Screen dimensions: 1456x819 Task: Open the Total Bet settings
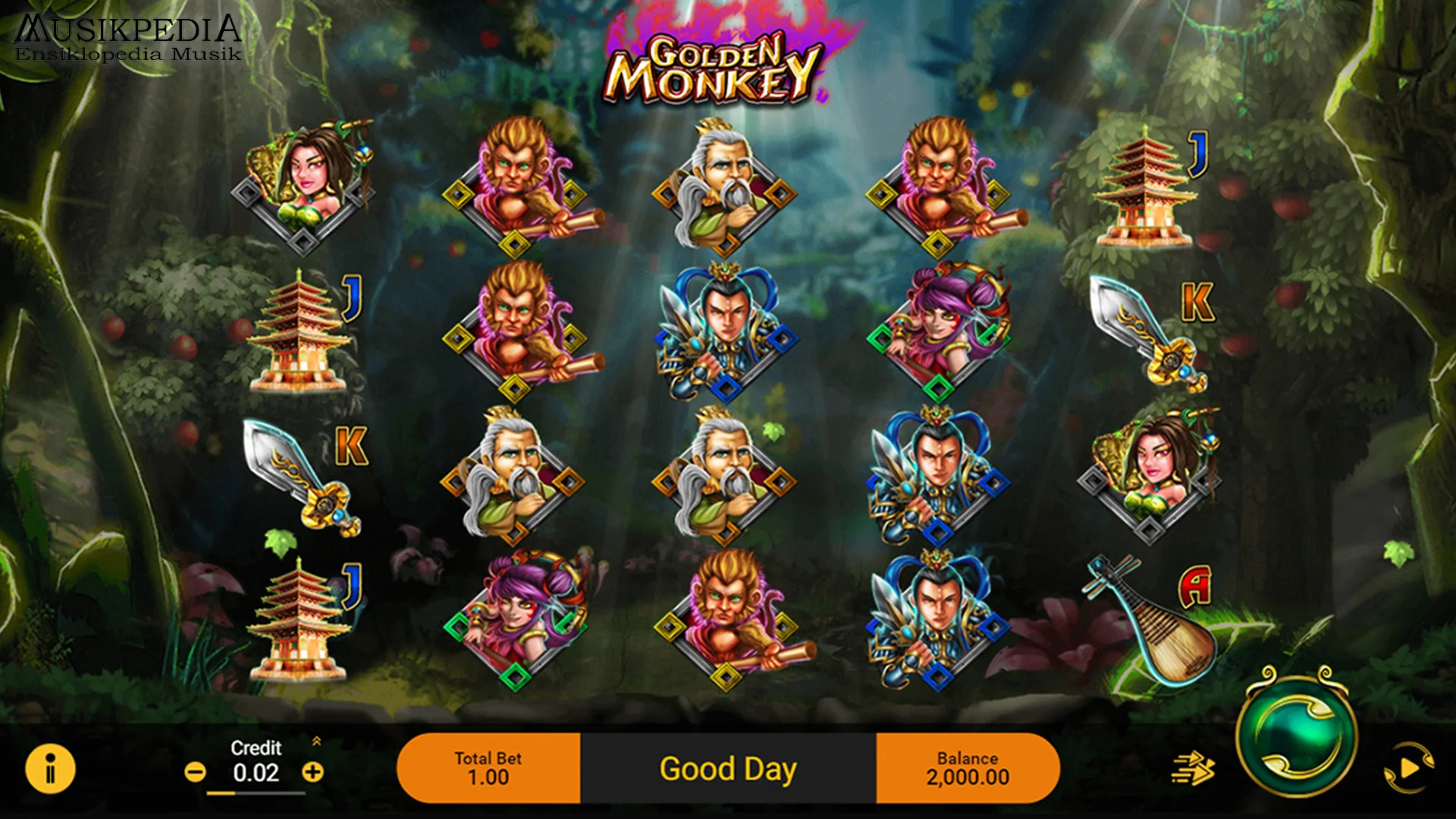pos(489,767)
